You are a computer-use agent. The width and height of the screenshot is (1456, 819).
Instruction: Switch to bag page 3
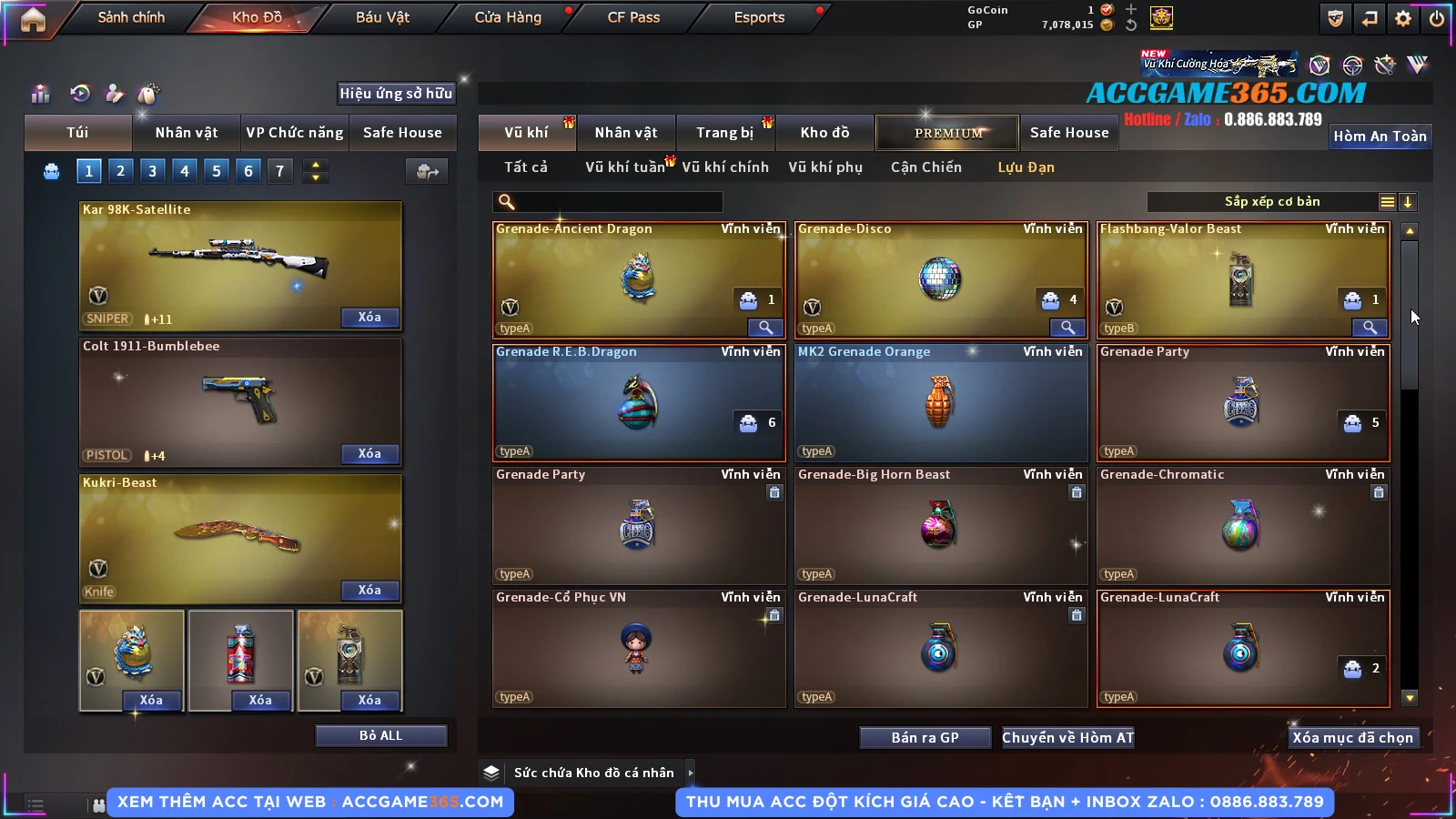[x=152, y=171]
